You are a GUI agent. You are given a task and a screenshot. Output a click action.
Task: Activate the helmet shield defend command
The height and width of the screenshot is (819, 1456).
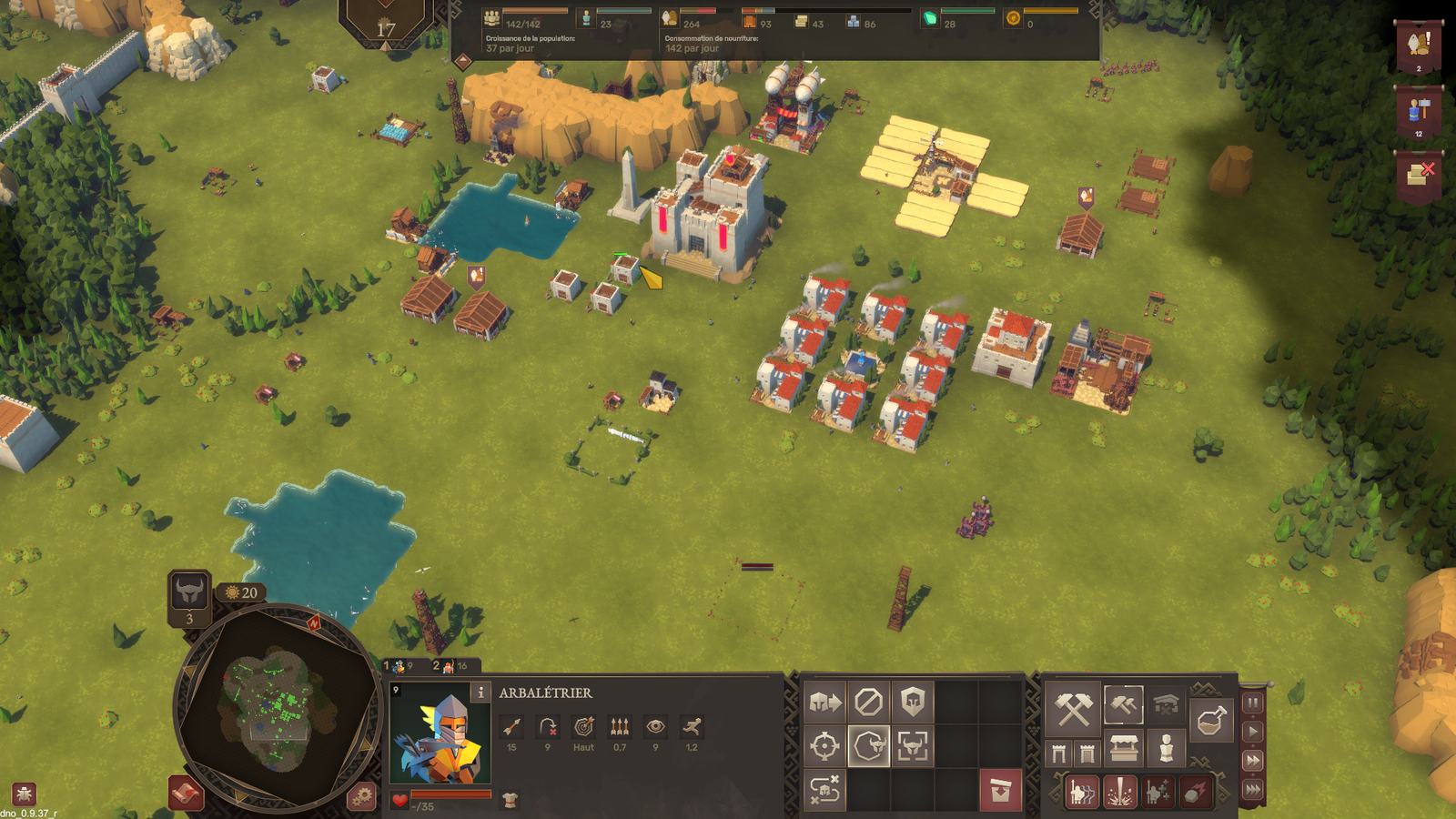tap(912, 703)
